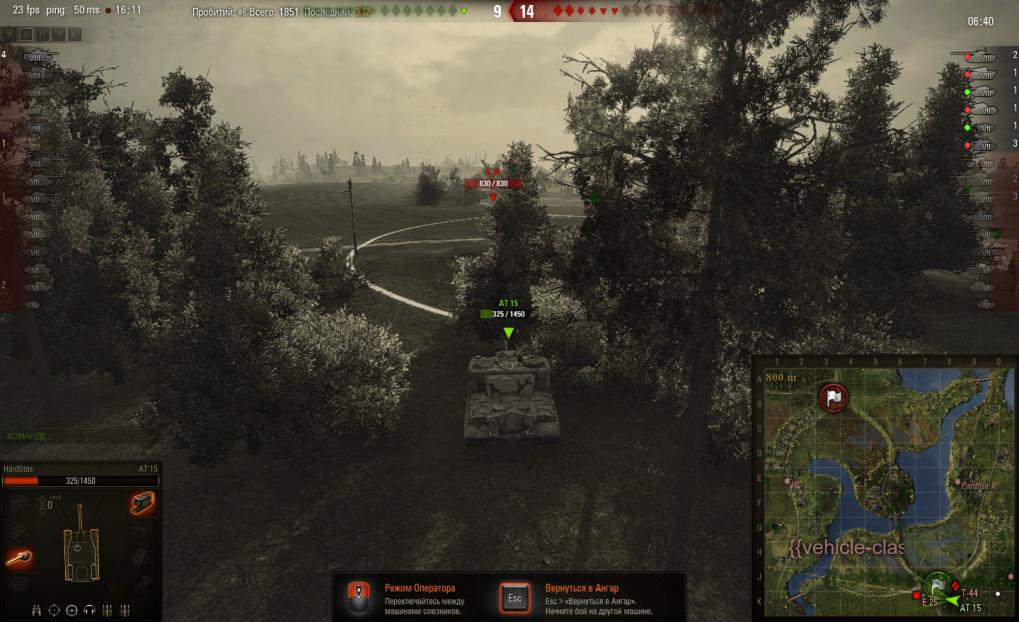Click the AT 15 tank outline diagram
1019x622 pixels.
79,544
